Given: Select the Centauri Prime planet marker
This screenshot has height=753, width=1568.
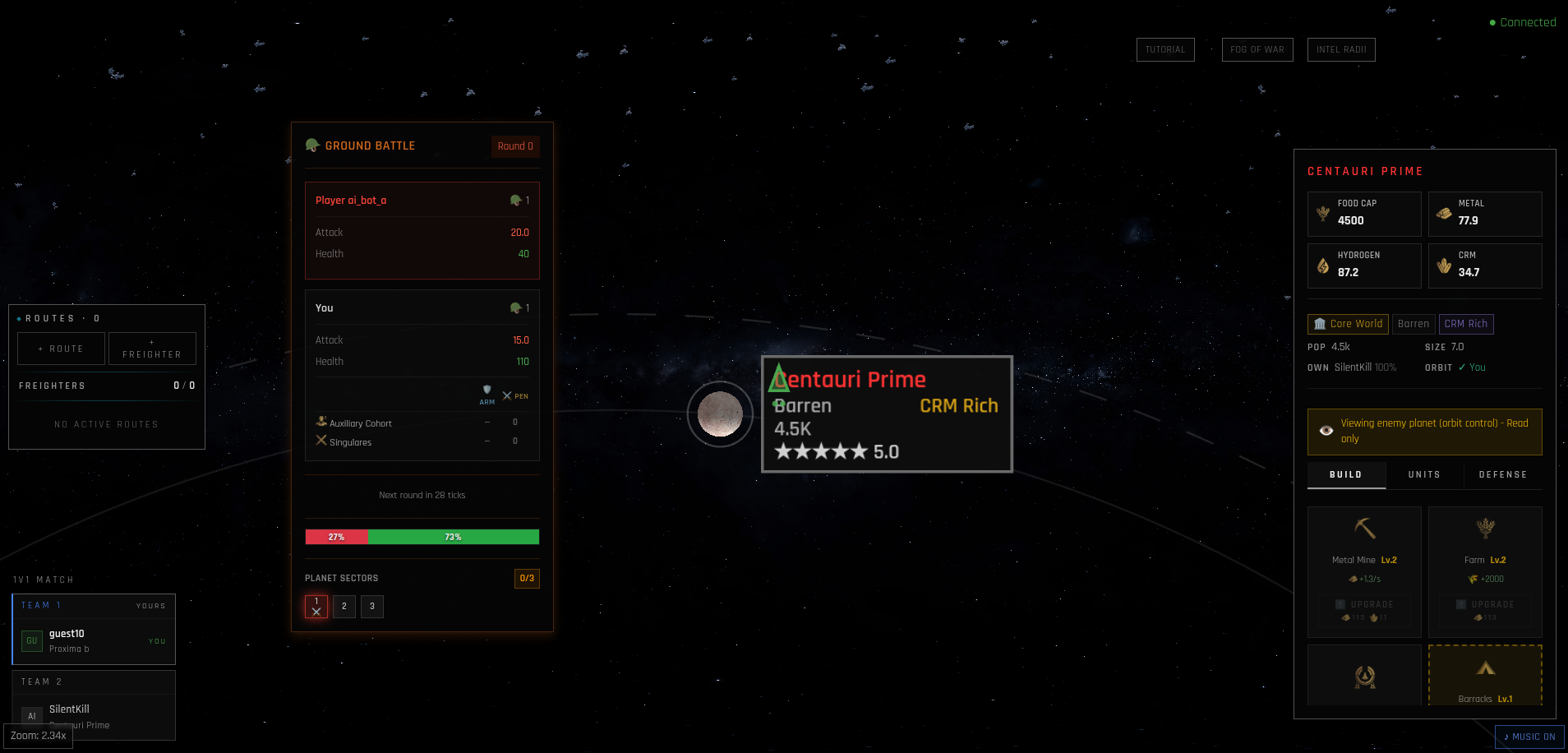Looking at the screenshot, I should [720, 414].
